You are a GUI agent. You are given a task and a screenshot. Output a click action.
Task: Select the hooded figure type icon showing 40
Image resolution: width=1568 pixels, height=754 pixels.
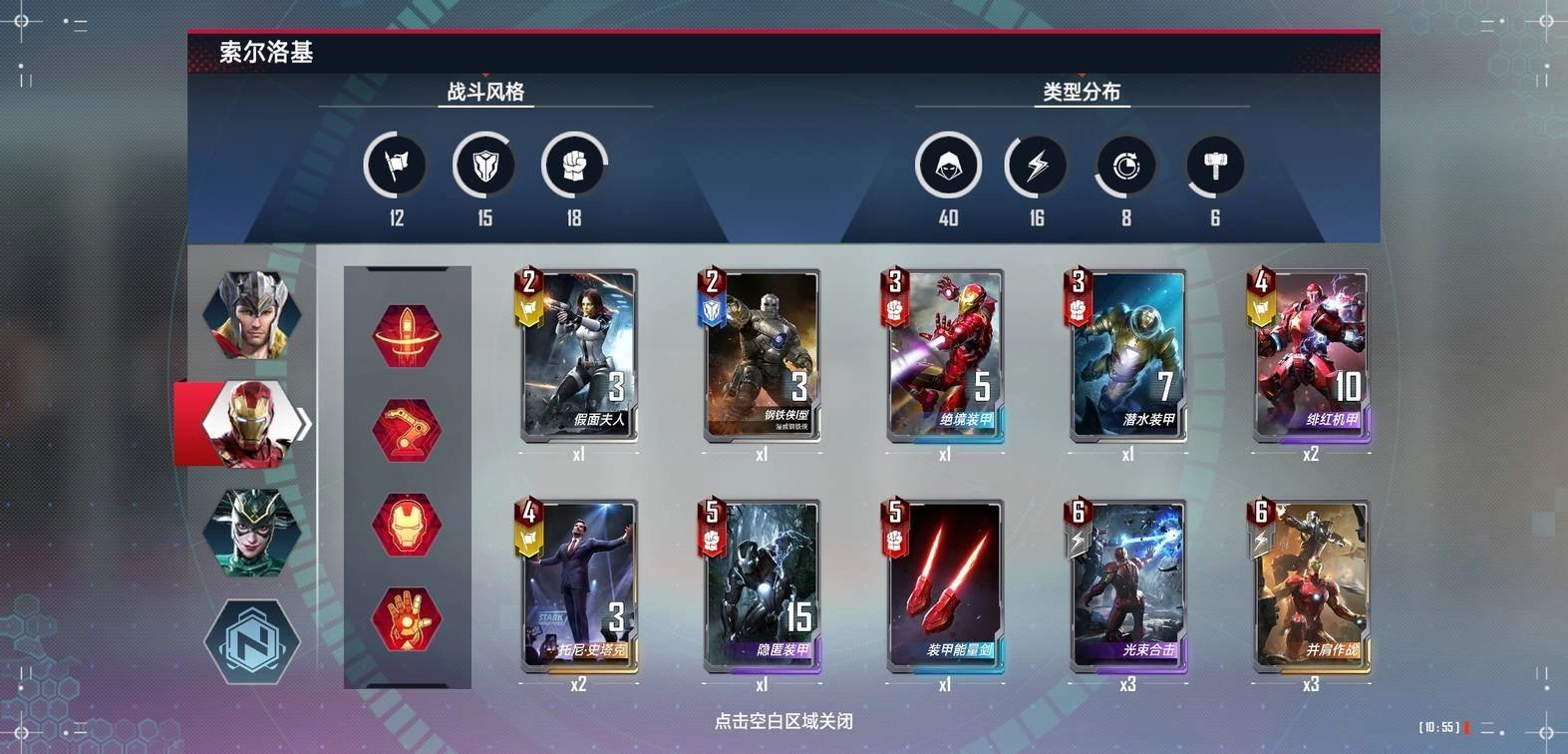coord(949,166)
